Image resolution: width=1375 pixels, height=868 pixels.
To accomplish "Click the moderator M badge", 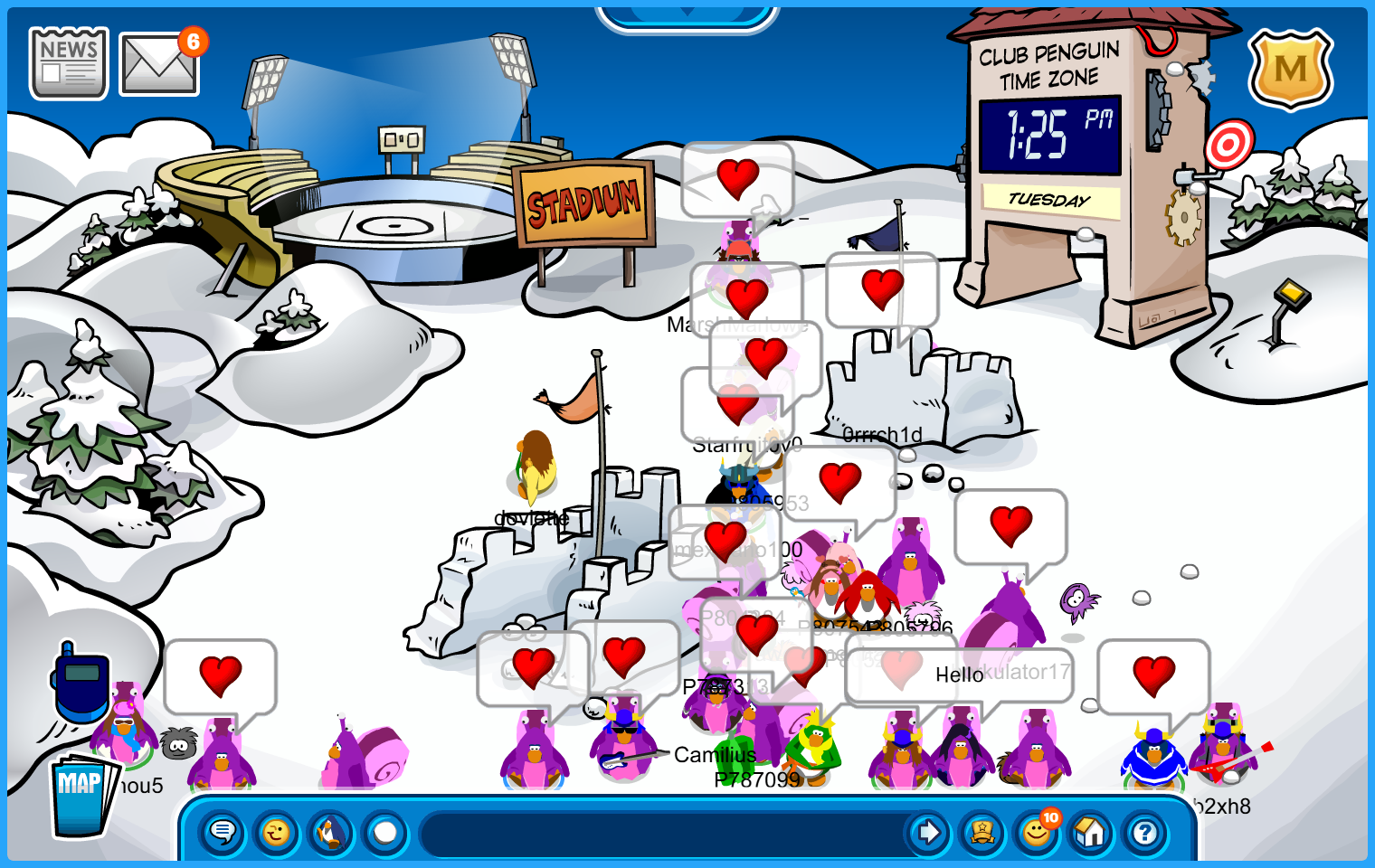I will click(1290, 70).
